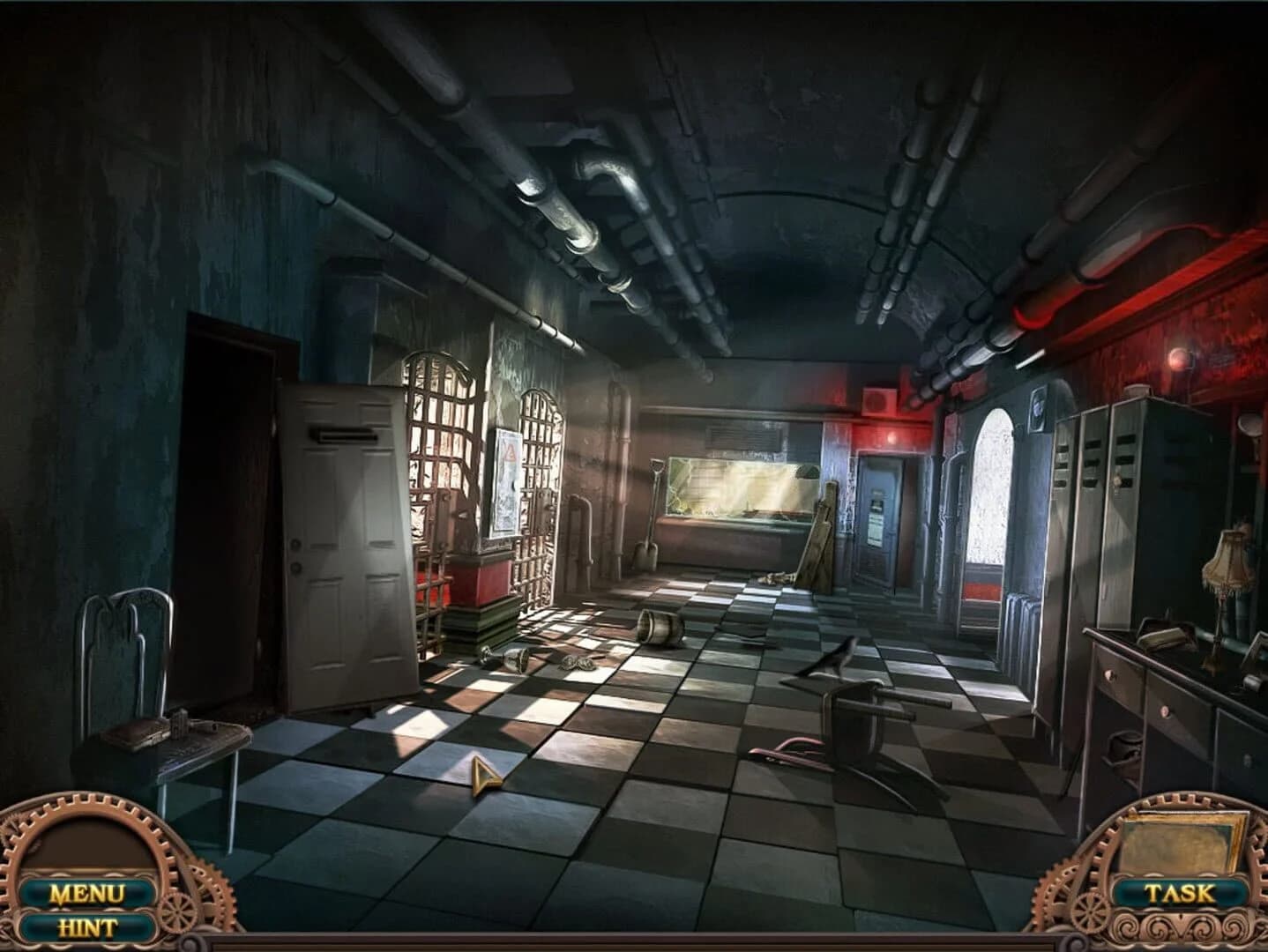The image size is (1268, 952).
Task: Request a HINT
Action: 87,927
